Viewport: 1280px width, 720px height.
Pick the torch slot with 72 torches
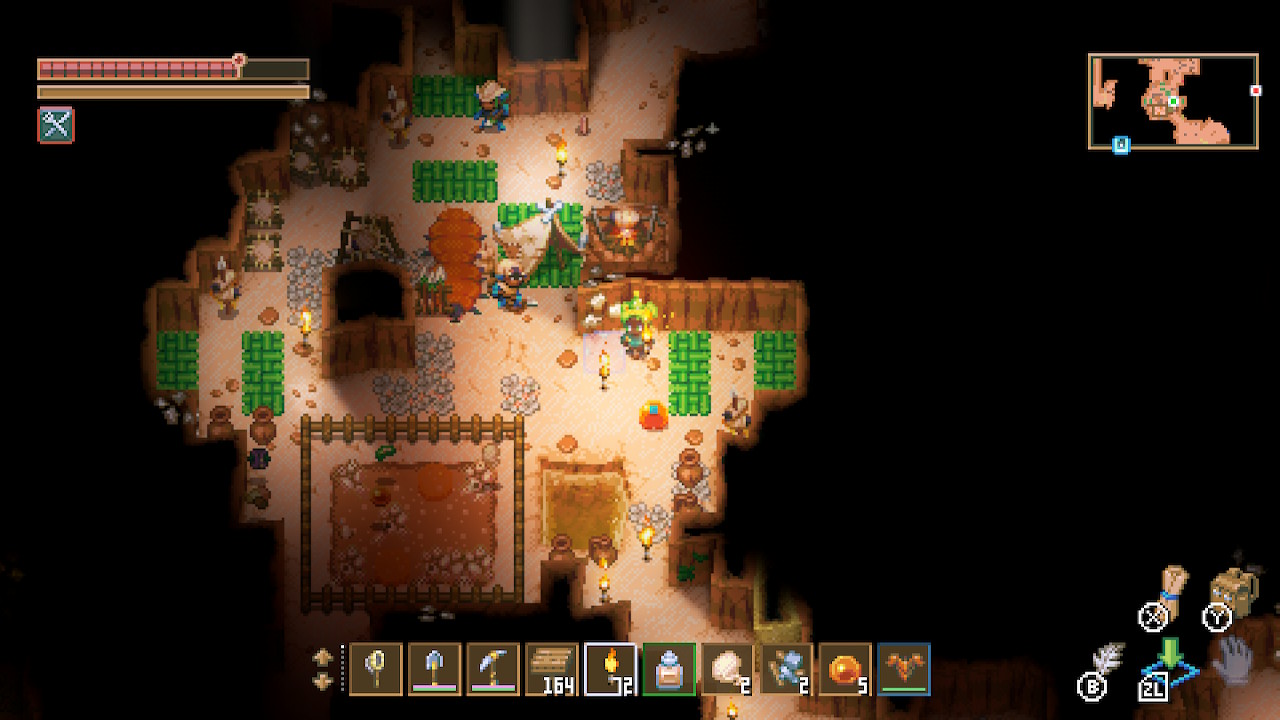point(610,668)
